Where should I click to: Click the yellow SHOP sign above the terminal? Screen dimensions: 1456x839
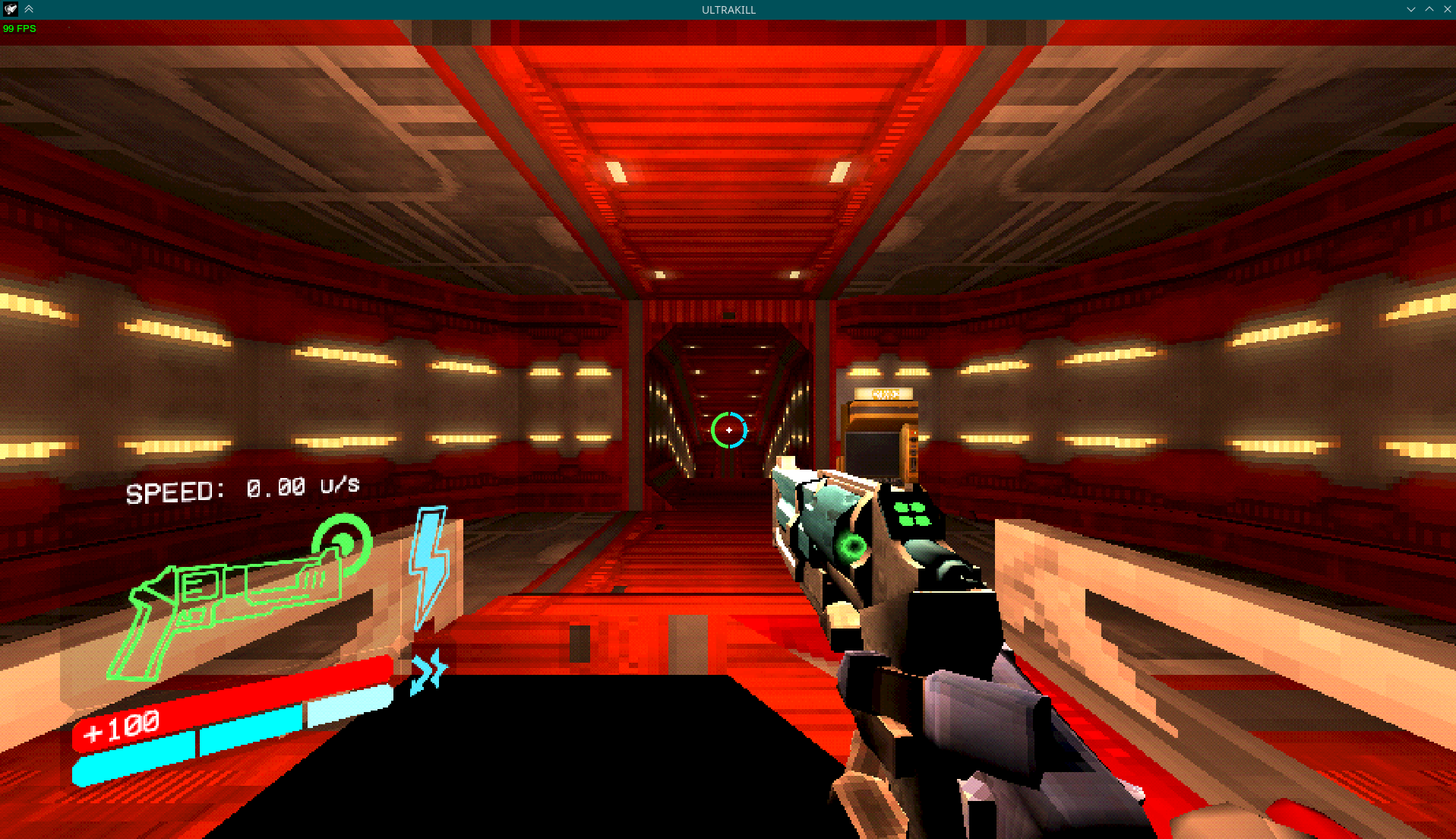pyautogui.click(x=884, y=394)
